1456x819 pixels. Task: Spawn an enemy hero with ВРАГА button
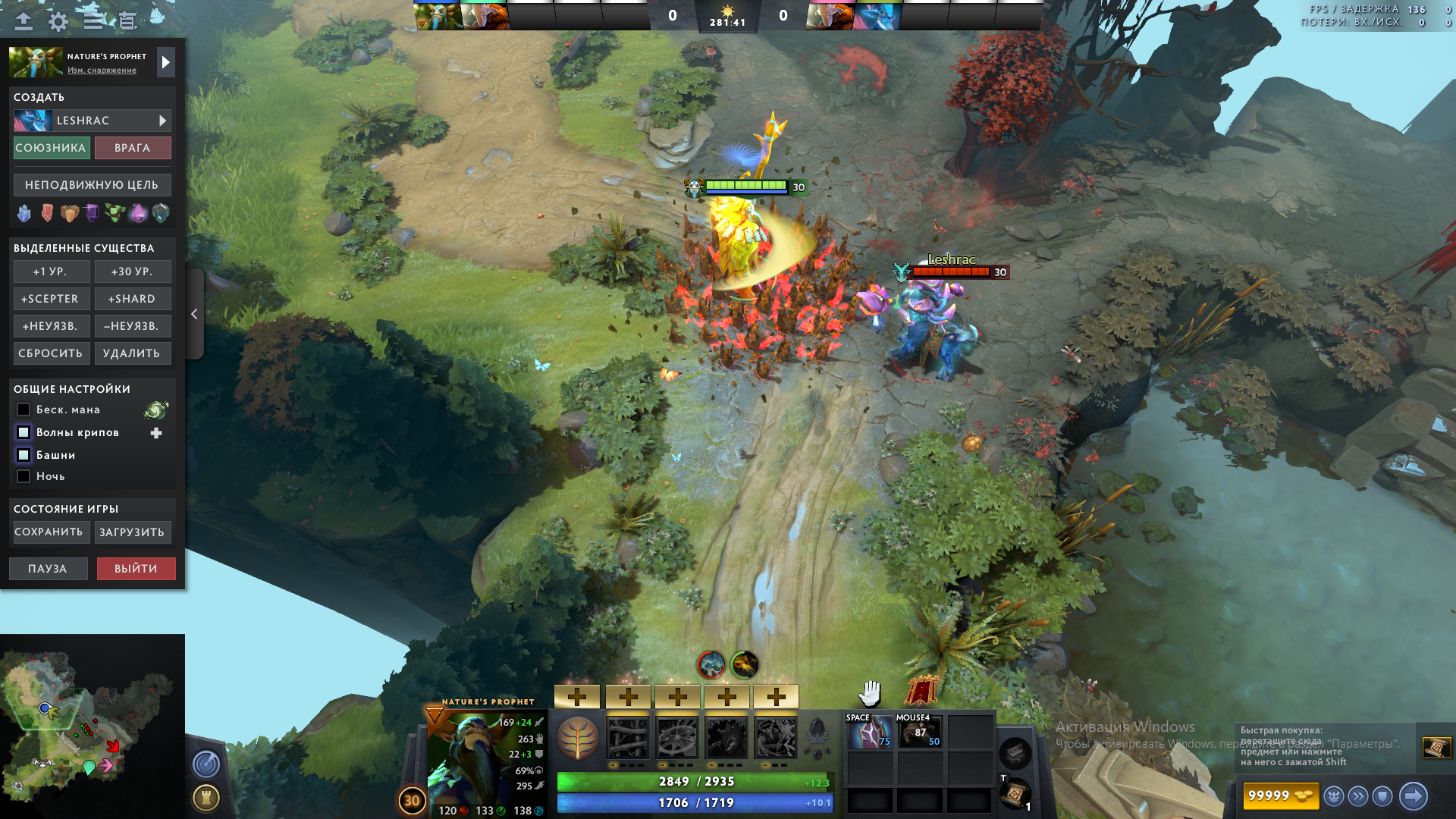133,148
